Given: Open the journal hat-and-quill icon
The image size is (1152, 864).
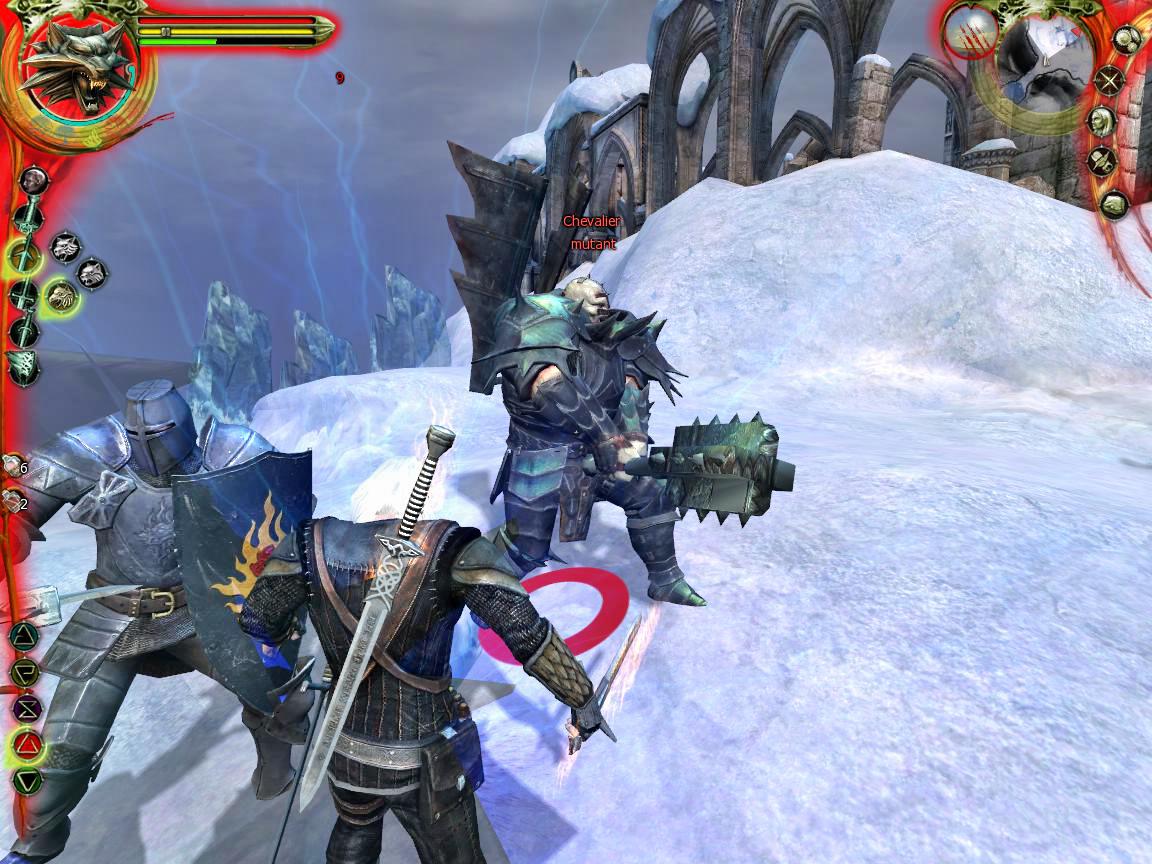Looking at the screenshot, I should click(x=1103, y=161).
